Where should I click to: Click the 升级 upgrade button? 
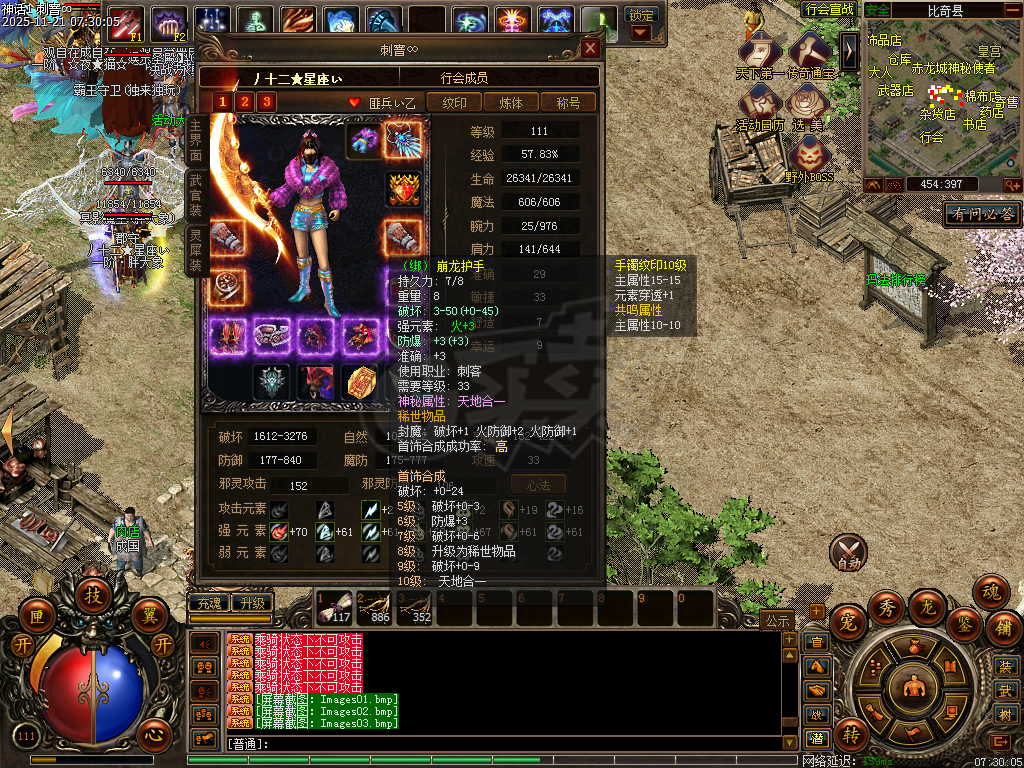251,603
